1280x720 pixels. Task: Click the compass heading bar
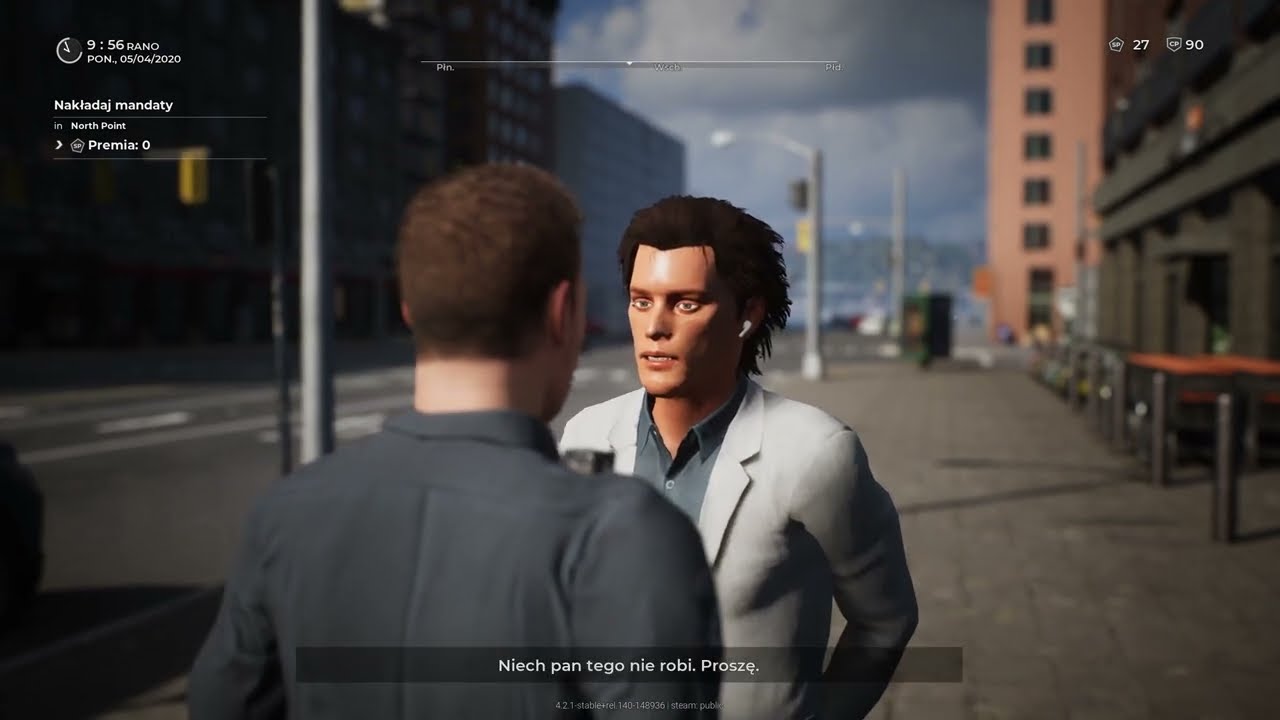coord(630,65)
